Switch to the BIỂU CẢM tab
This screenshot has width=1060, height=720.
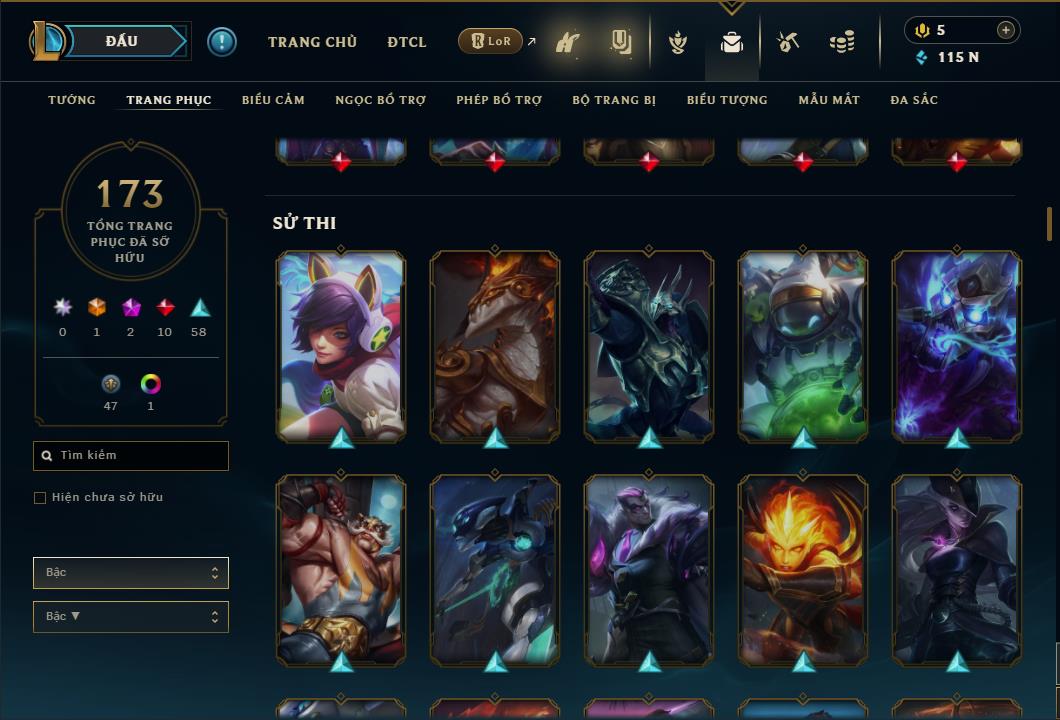tap(273, 100)
